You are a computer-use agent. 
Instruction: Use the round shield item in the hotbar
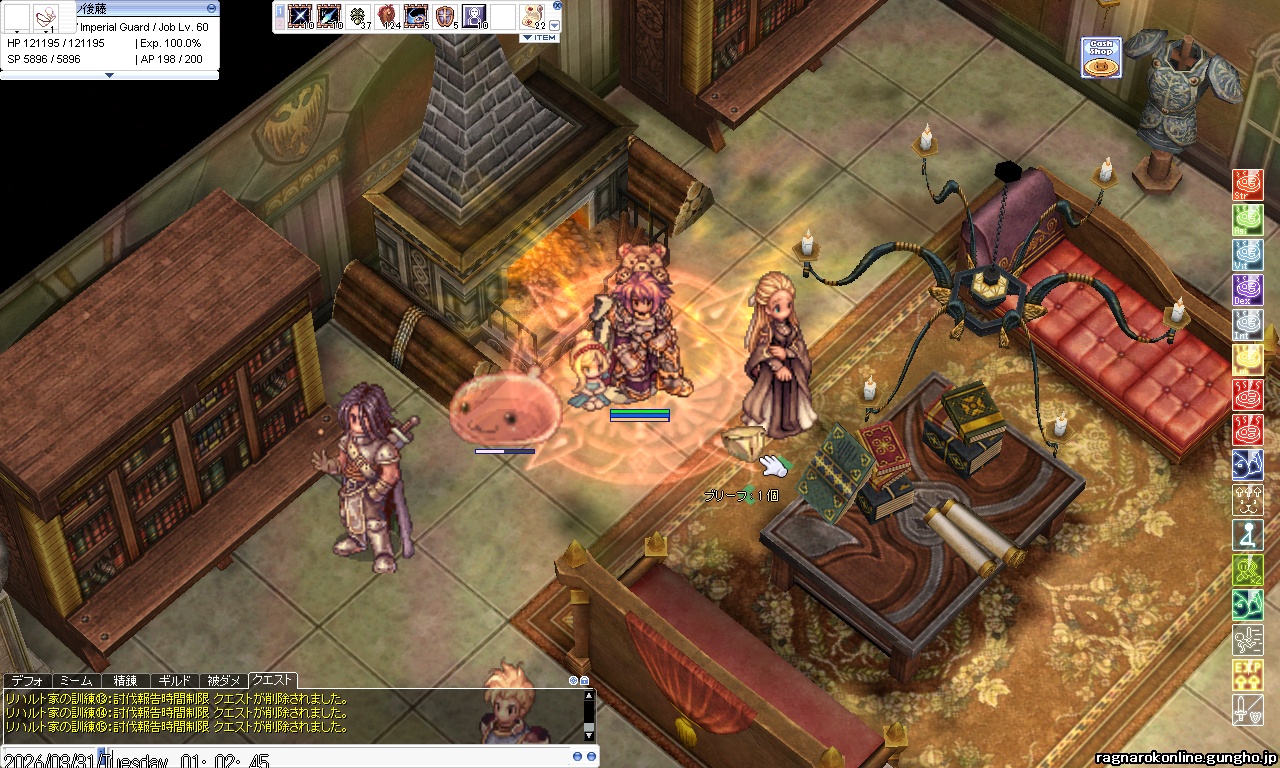point(444,15)
